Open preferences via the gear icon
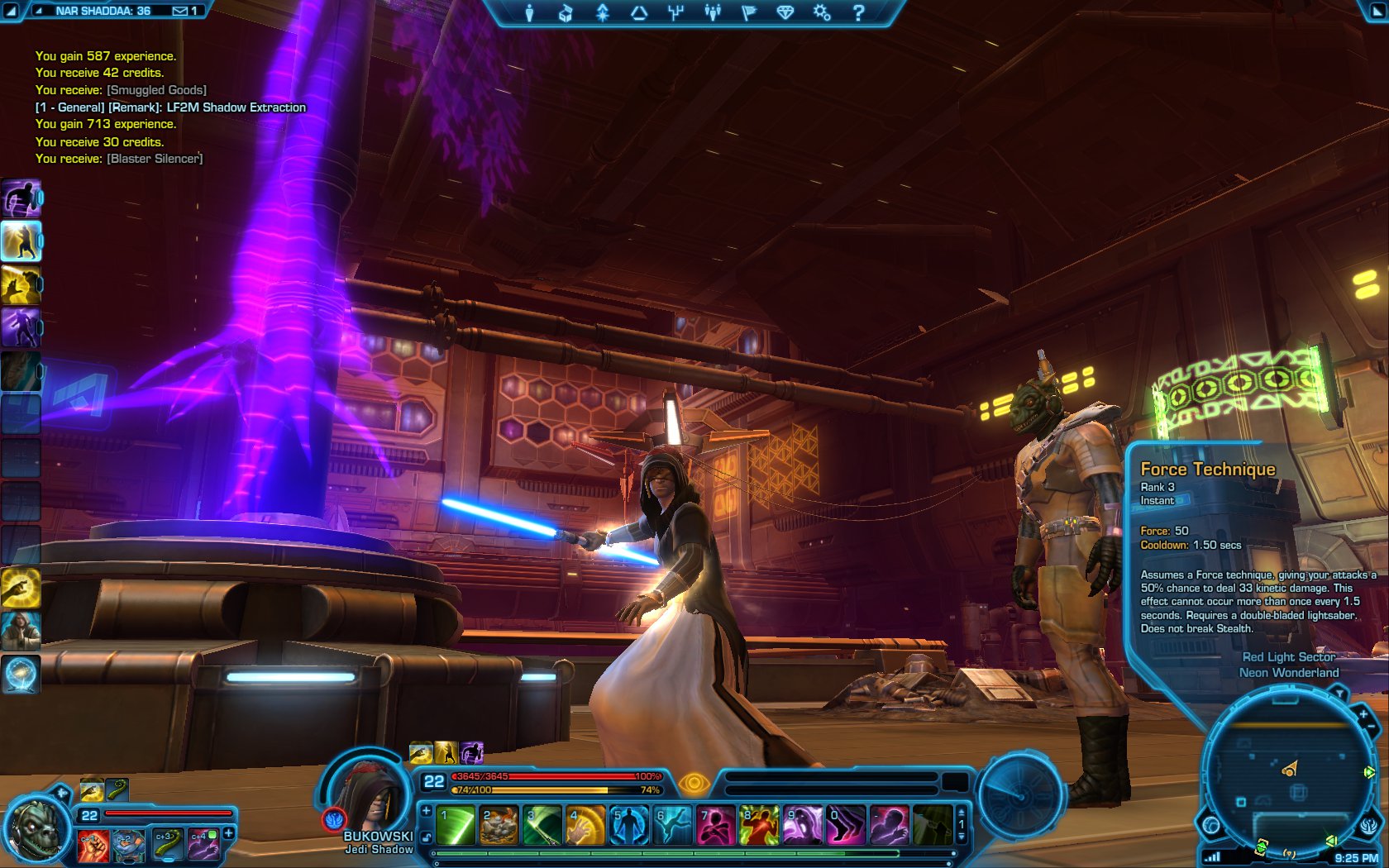The image size is (1389, 868). pos(822,13)
